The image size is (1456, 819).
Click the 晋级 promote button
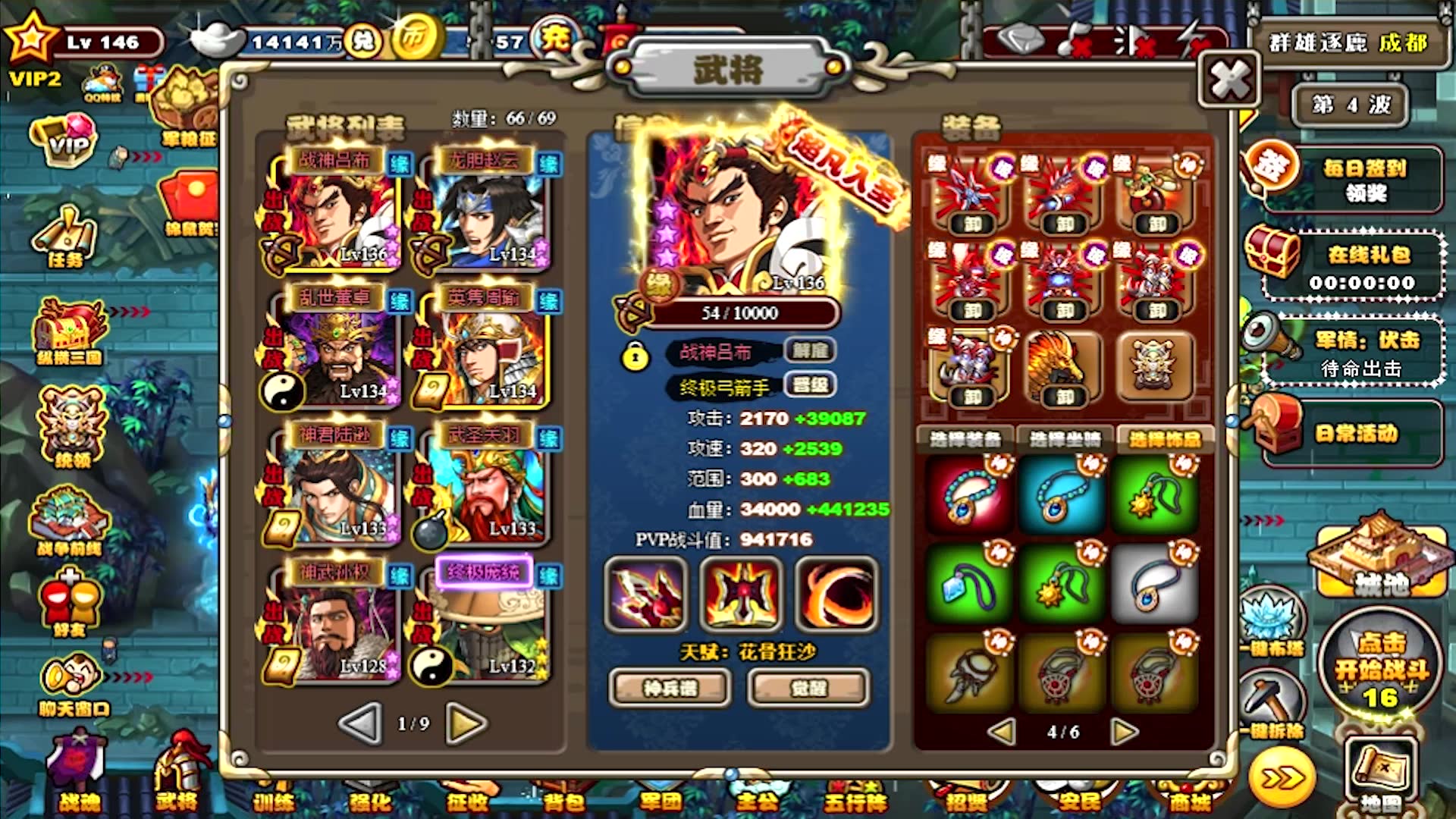(x=809, y=386)
